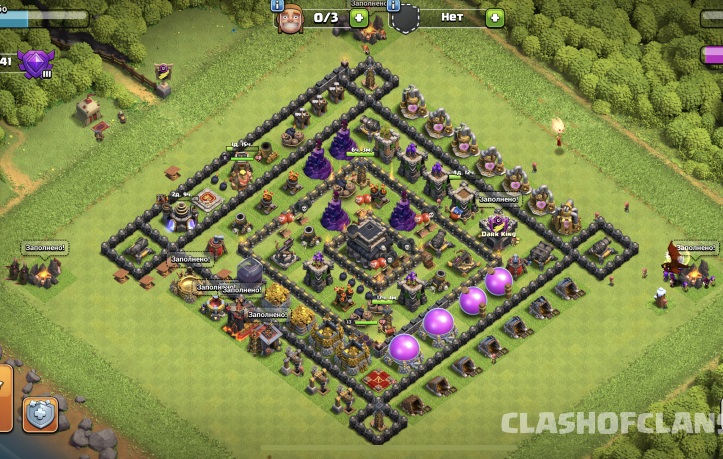Show info above the shield icon
This screenshot has height=459, width=723.
[396, 5]
